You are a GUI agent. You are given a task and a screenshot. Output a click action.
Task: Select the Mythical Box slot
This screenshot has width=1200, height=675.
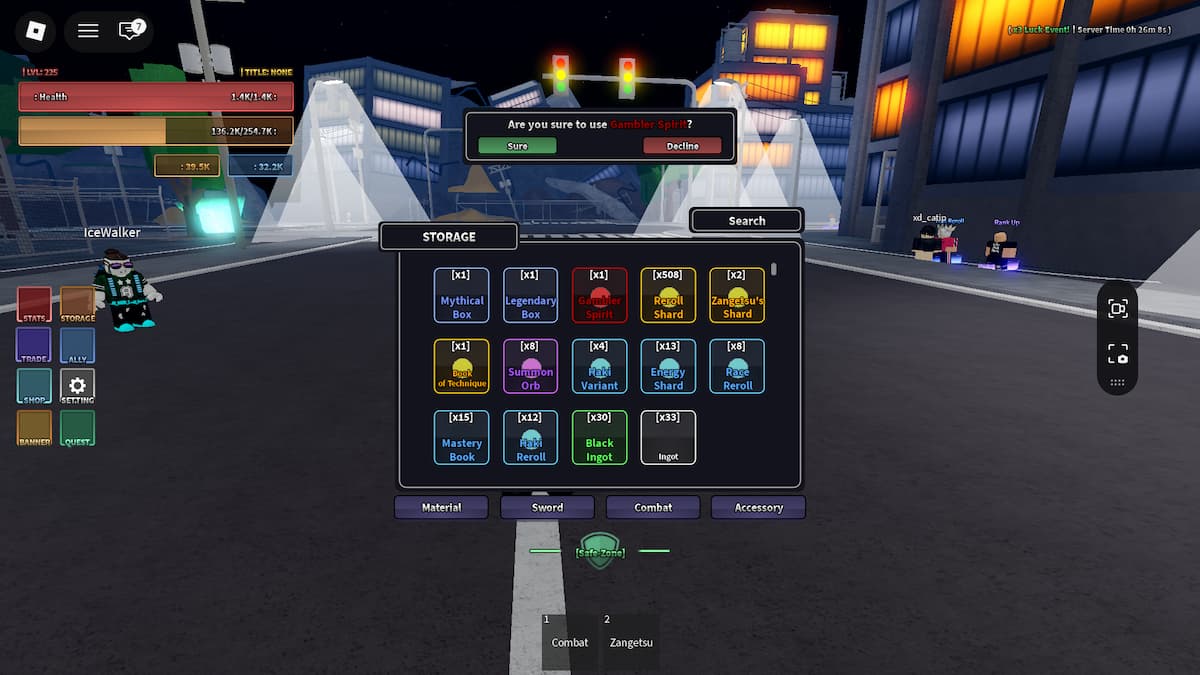pyautogui.click(x=461, y=295)
